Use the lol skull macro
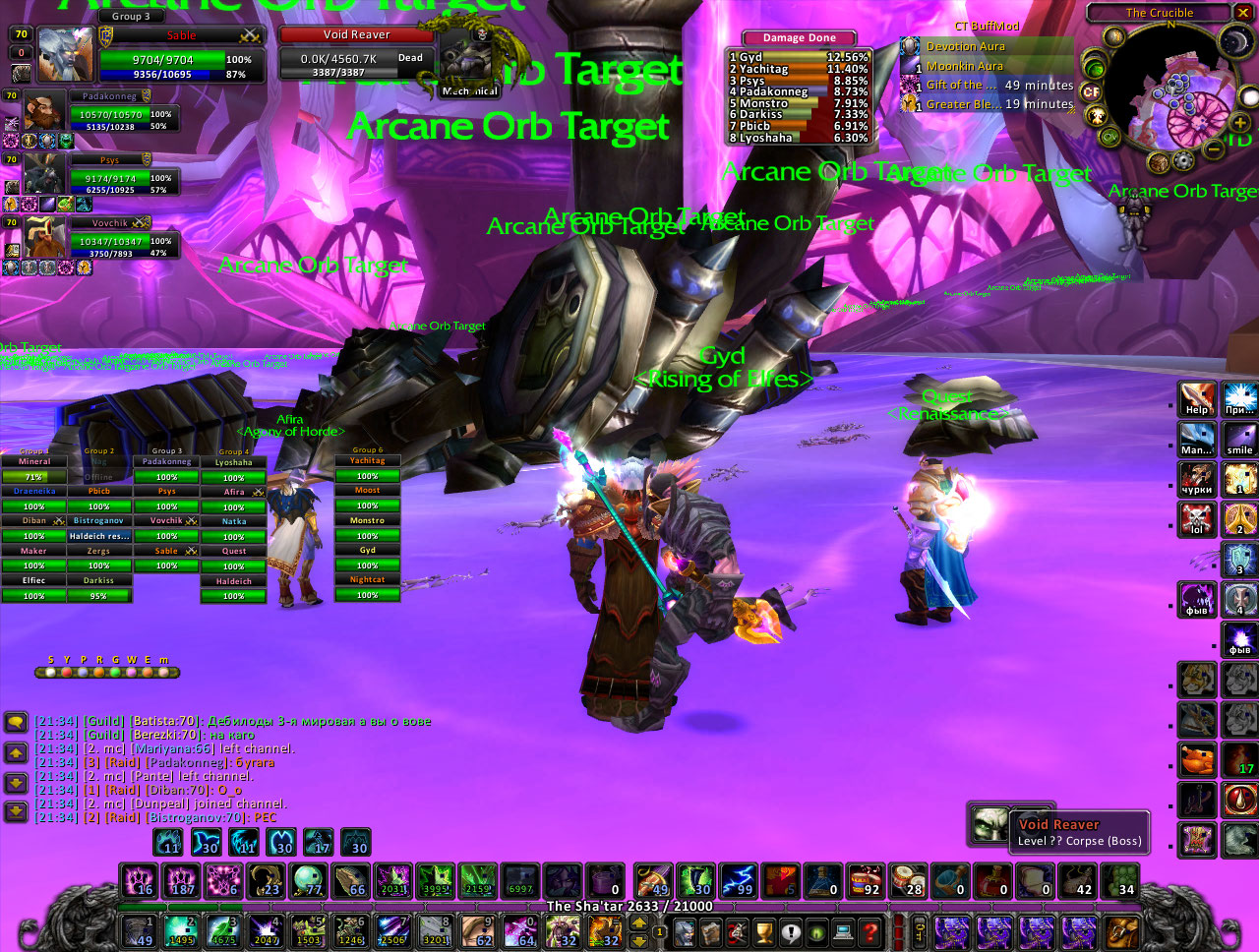 1197,518
